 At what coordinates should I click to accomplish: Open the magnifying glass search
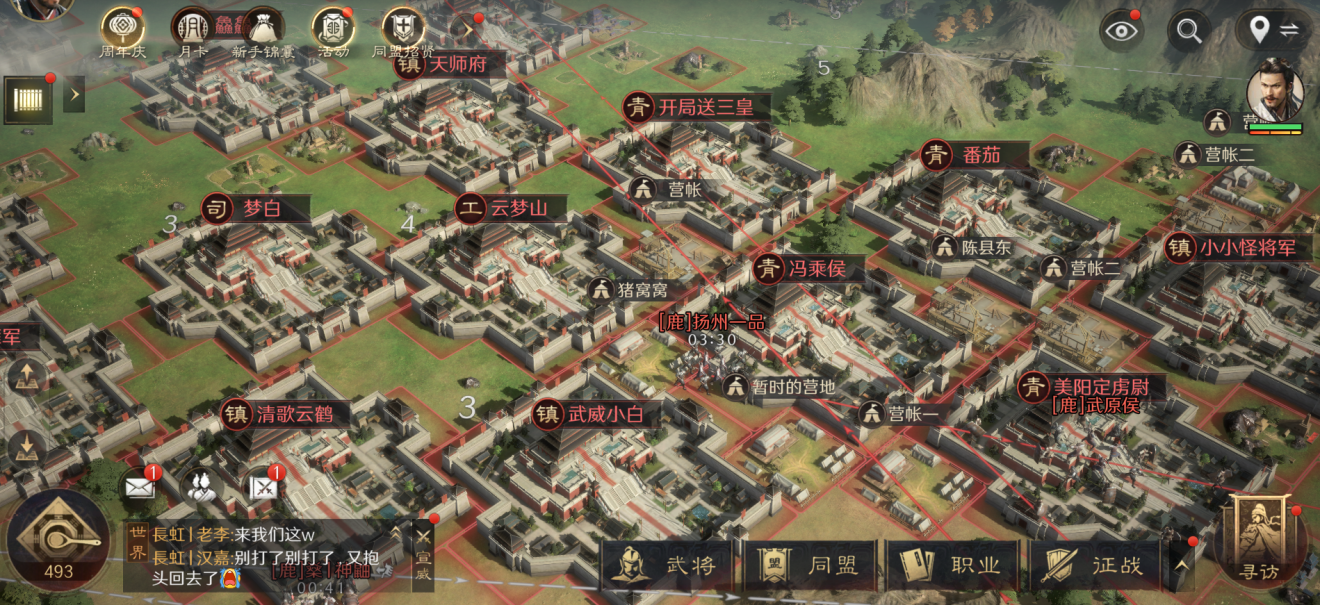[1189, 30]
